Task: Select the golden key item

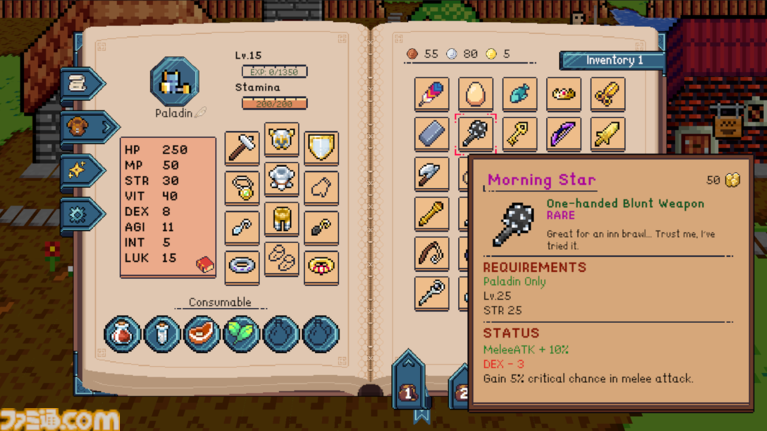Action: pyautogui.click(x=519, y=134)
